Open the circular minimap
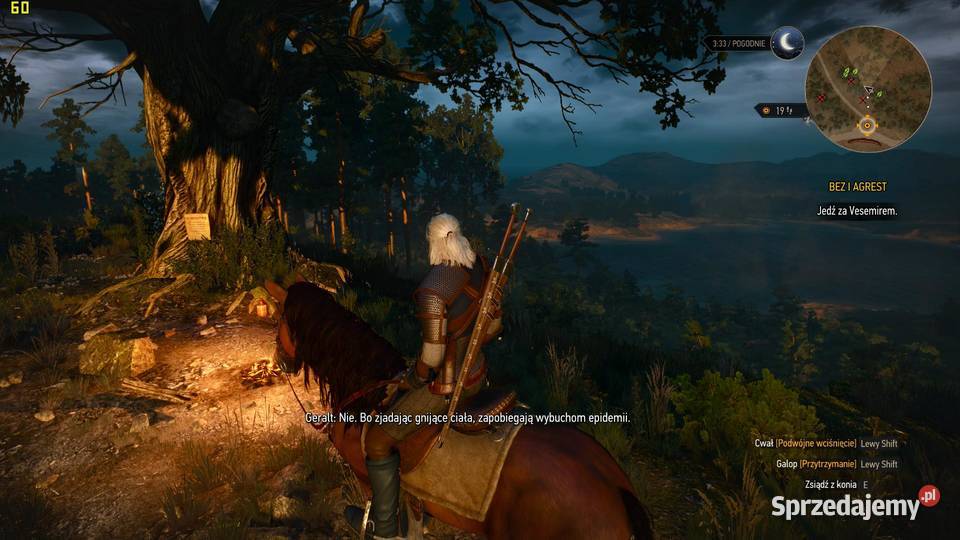The height and width of the screenshot is (540, 960). pos(868,88)
